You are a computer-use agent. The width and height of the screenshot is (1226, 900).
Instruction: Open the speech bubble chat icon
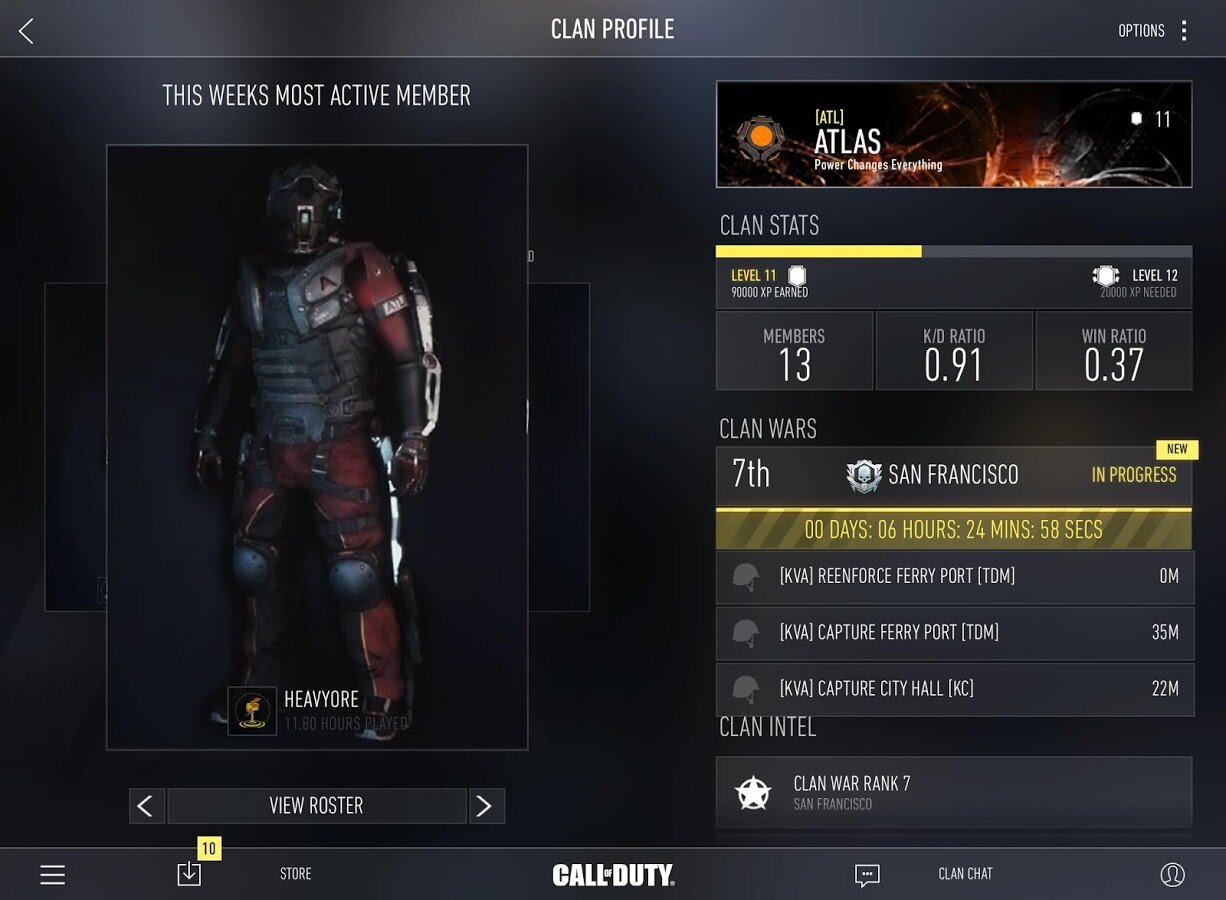pos(867,875)
